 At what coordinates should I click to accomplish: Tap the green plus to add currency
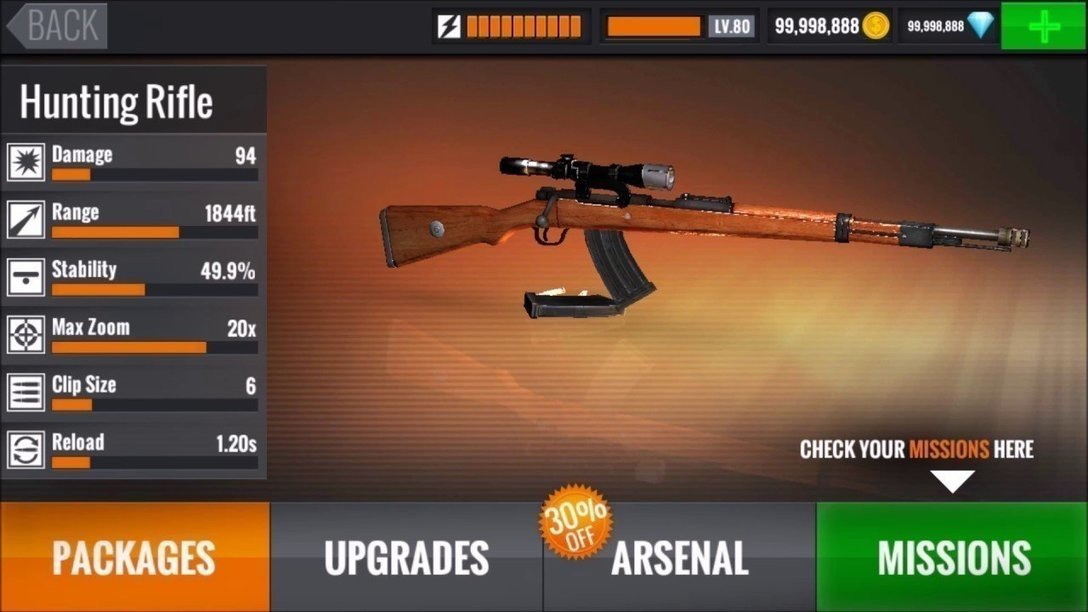1044,26
